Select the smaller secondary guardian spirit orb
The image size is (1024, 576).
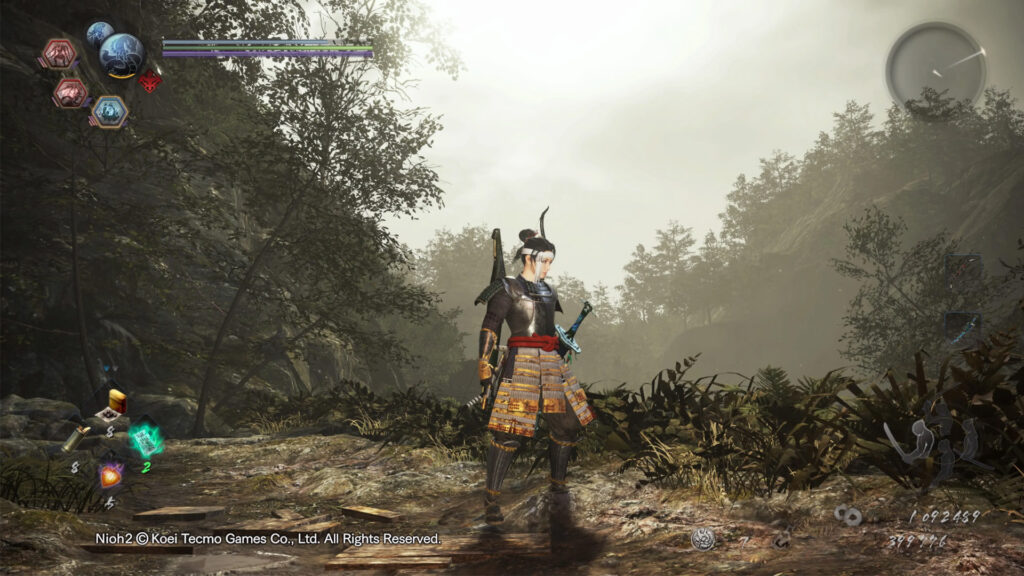(99, 35)
